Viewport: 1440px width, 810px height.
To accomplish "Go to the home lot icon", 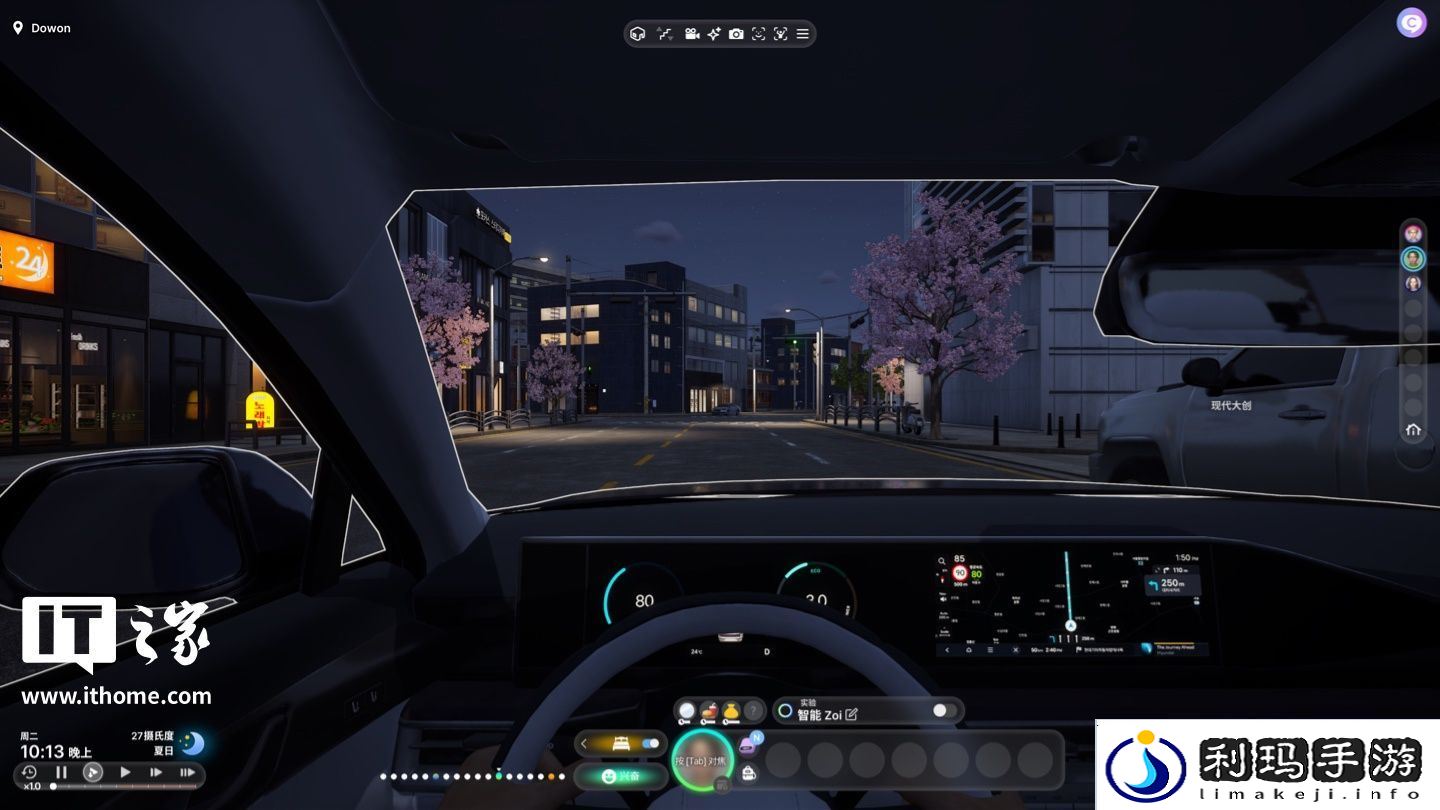I will pos(1413,430).
